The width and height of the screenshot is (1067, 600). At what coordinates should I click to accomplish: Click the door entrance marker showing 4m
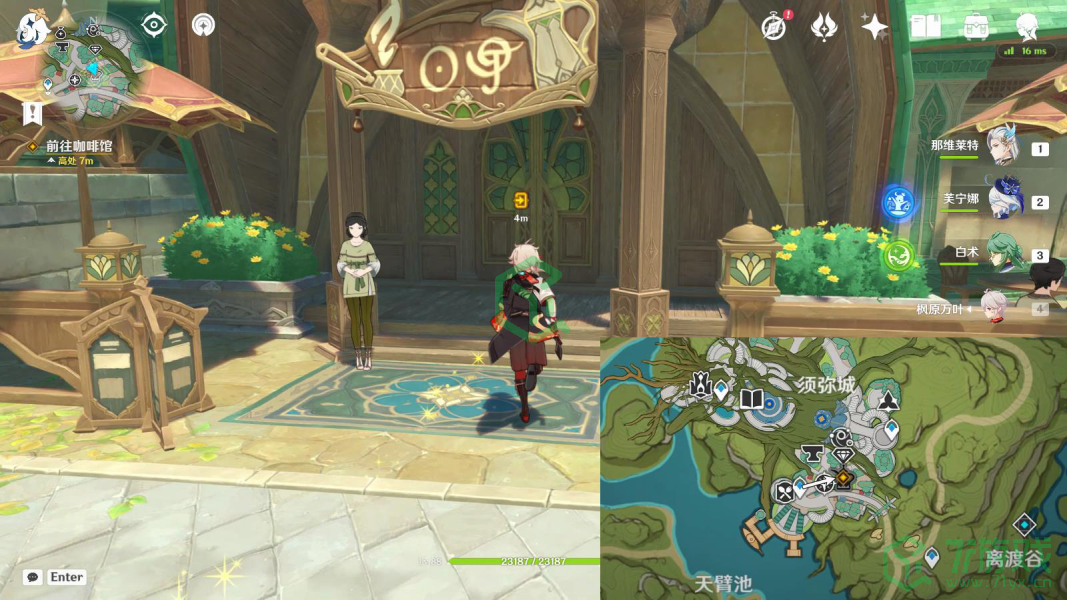[x=520, y=199]
